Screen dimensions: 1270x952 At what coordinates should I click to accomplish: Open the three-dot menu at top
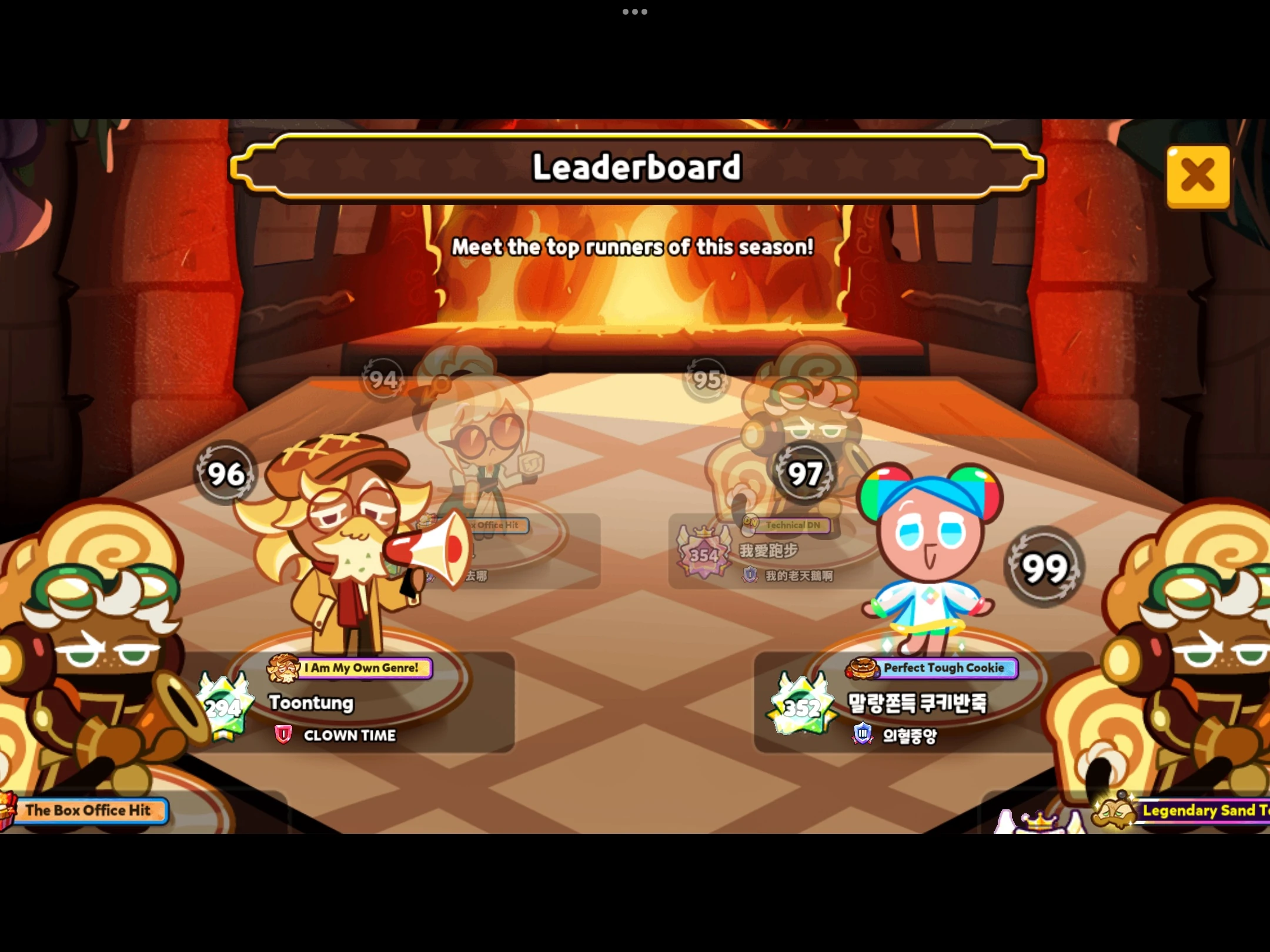tap(634, 12)
